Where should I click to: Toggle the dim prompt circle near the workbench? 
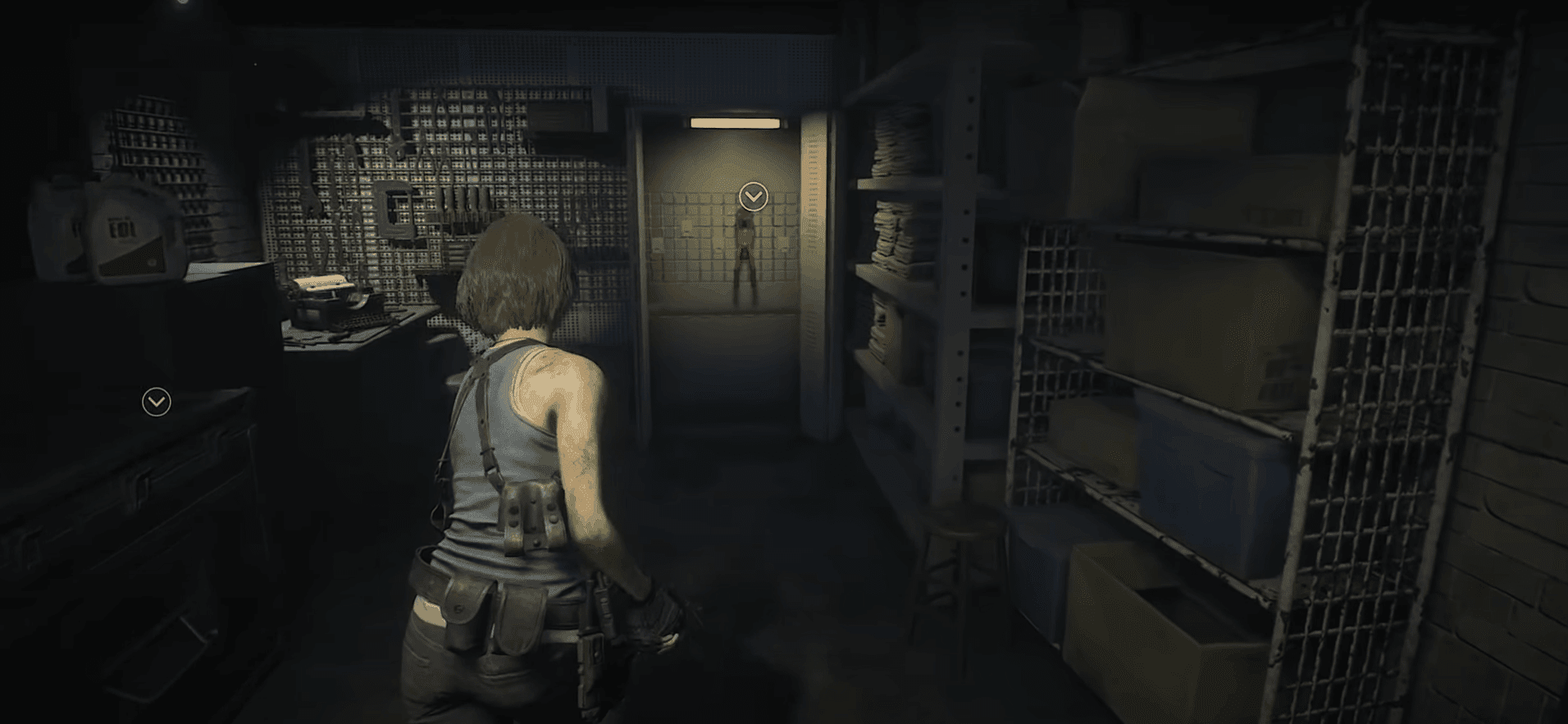click(156, 400)
